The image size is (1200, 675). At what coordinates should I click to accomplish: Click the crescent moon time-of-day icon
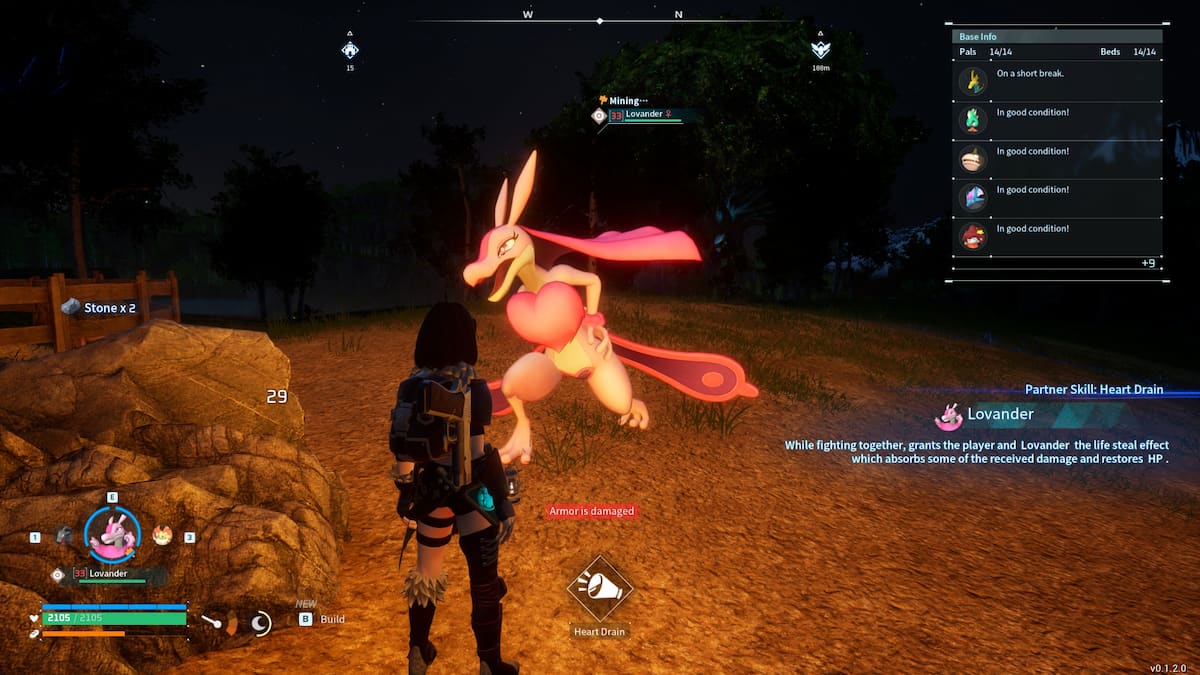tap(260, 624)
